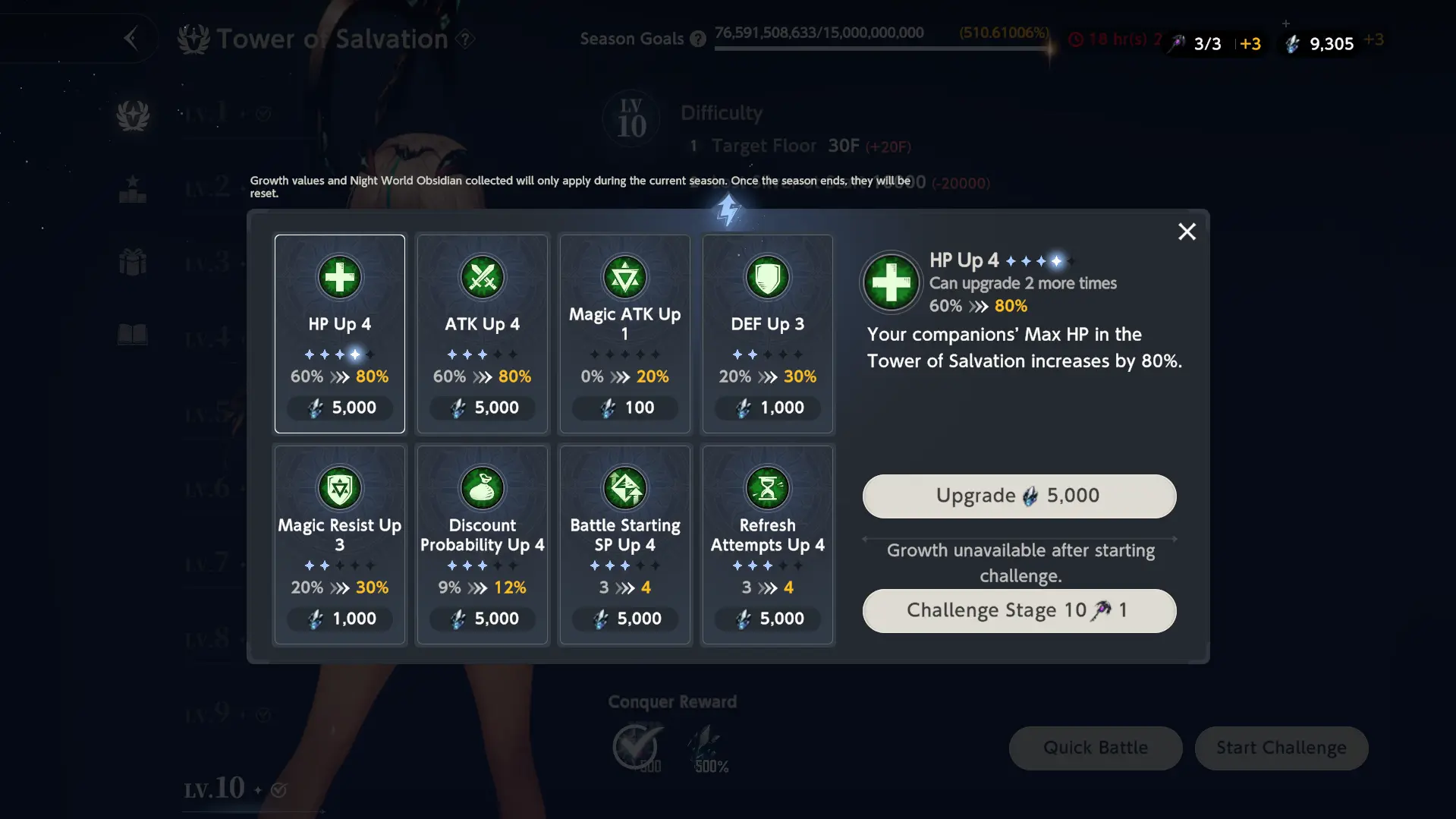Select the HP Up 4 growth card

point(339,333)
